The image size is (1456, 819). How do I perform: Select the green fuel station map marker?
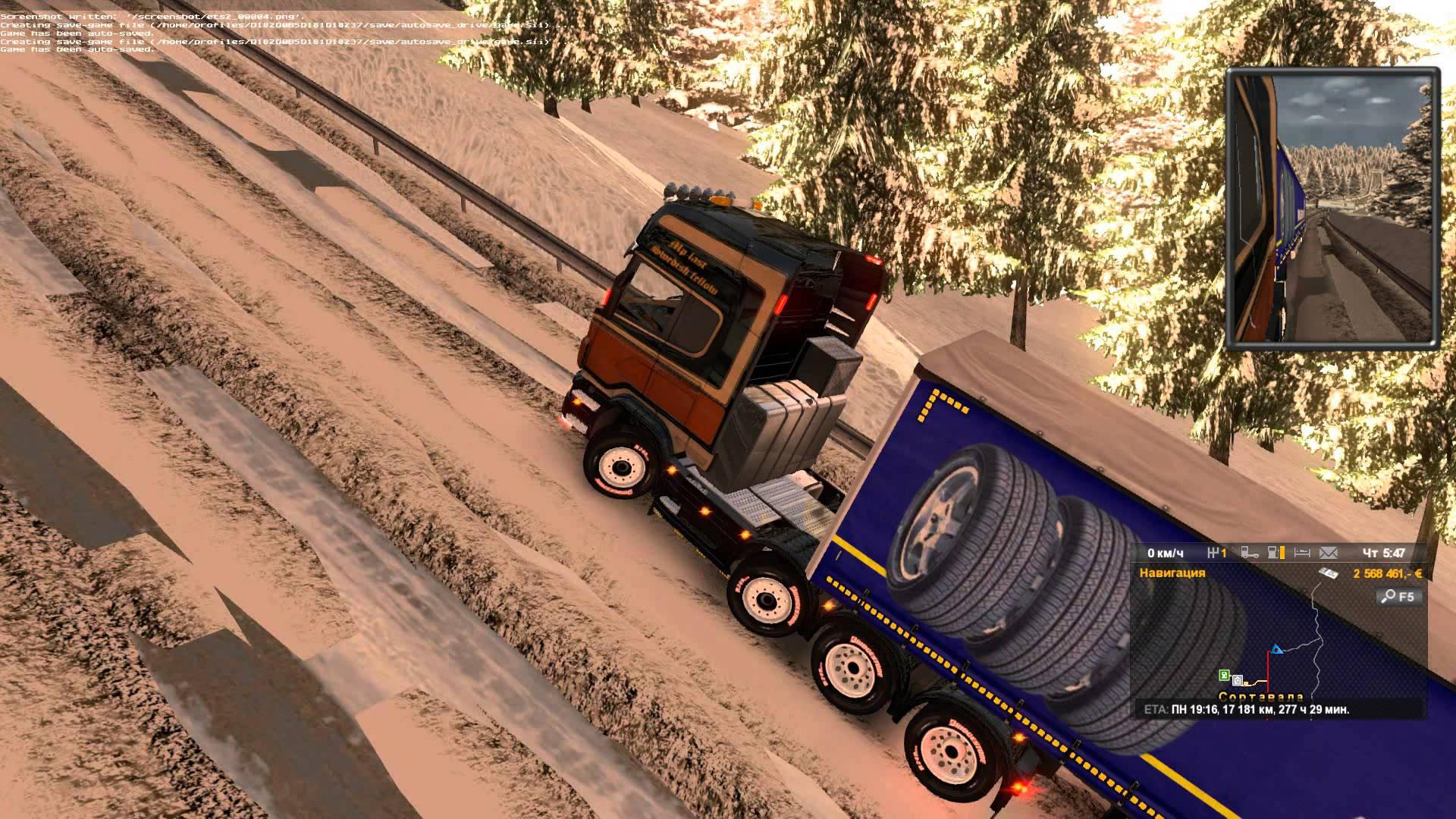1224,675
